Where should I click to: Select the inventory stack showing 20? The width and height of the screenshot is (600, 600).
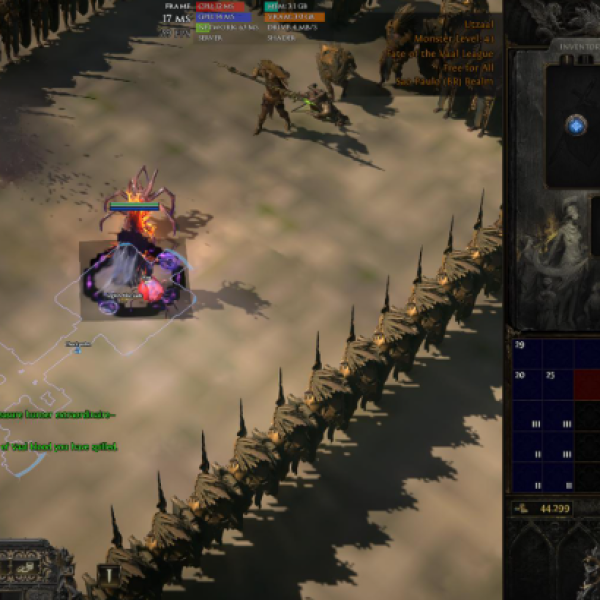[527, 383]
